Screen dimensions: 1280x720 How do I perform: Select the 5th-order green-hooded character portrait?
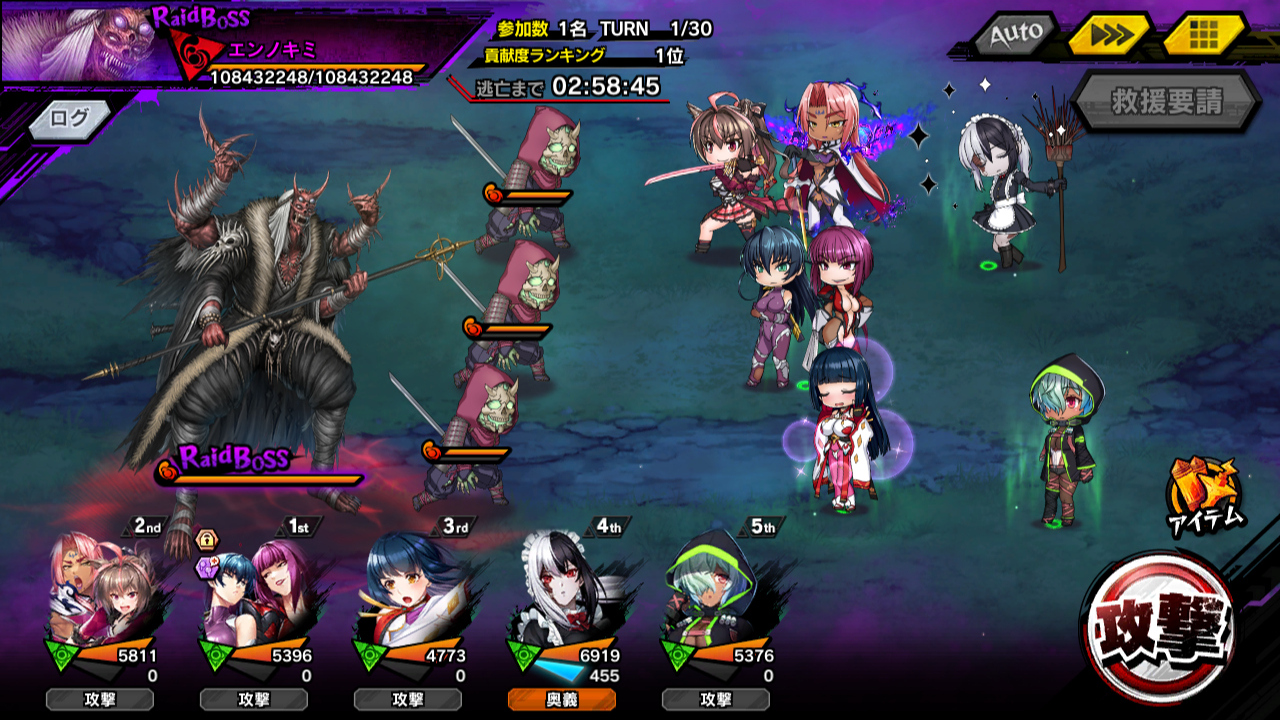[x=716, y=595]
